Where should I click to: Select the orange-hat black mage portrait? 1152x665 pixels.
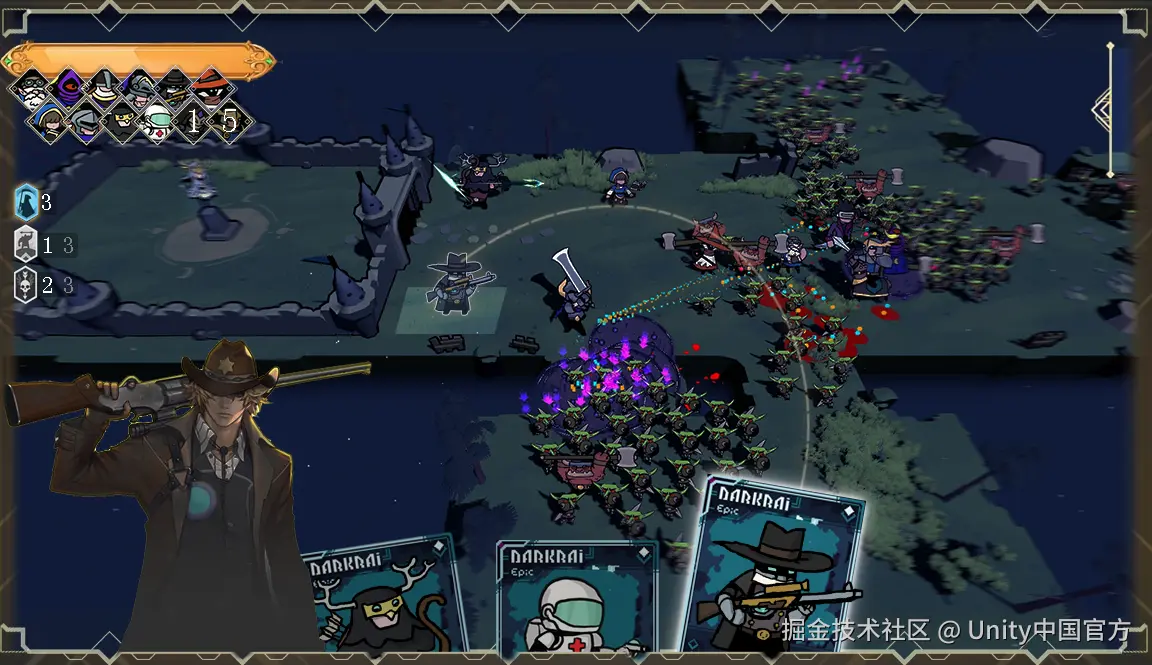pyautogui.click(x=211, y=88)
